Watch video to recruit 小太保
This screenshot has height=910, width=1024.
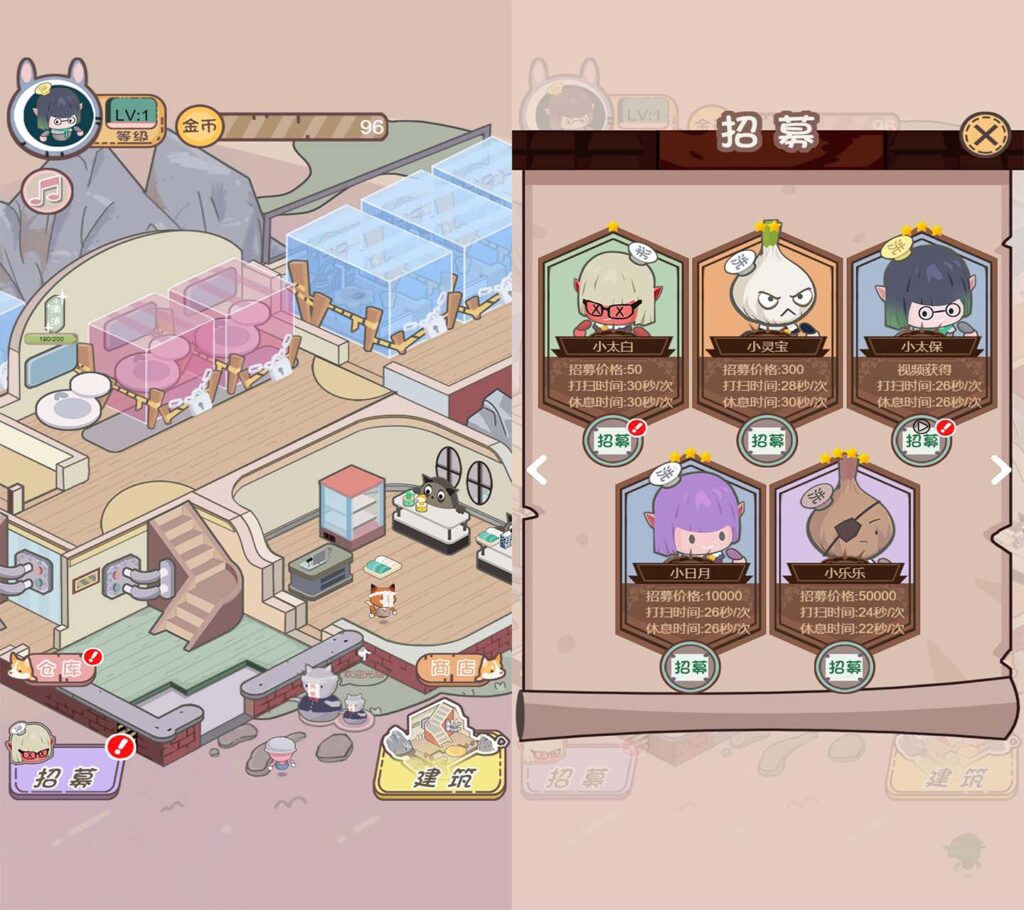point(920,440)
